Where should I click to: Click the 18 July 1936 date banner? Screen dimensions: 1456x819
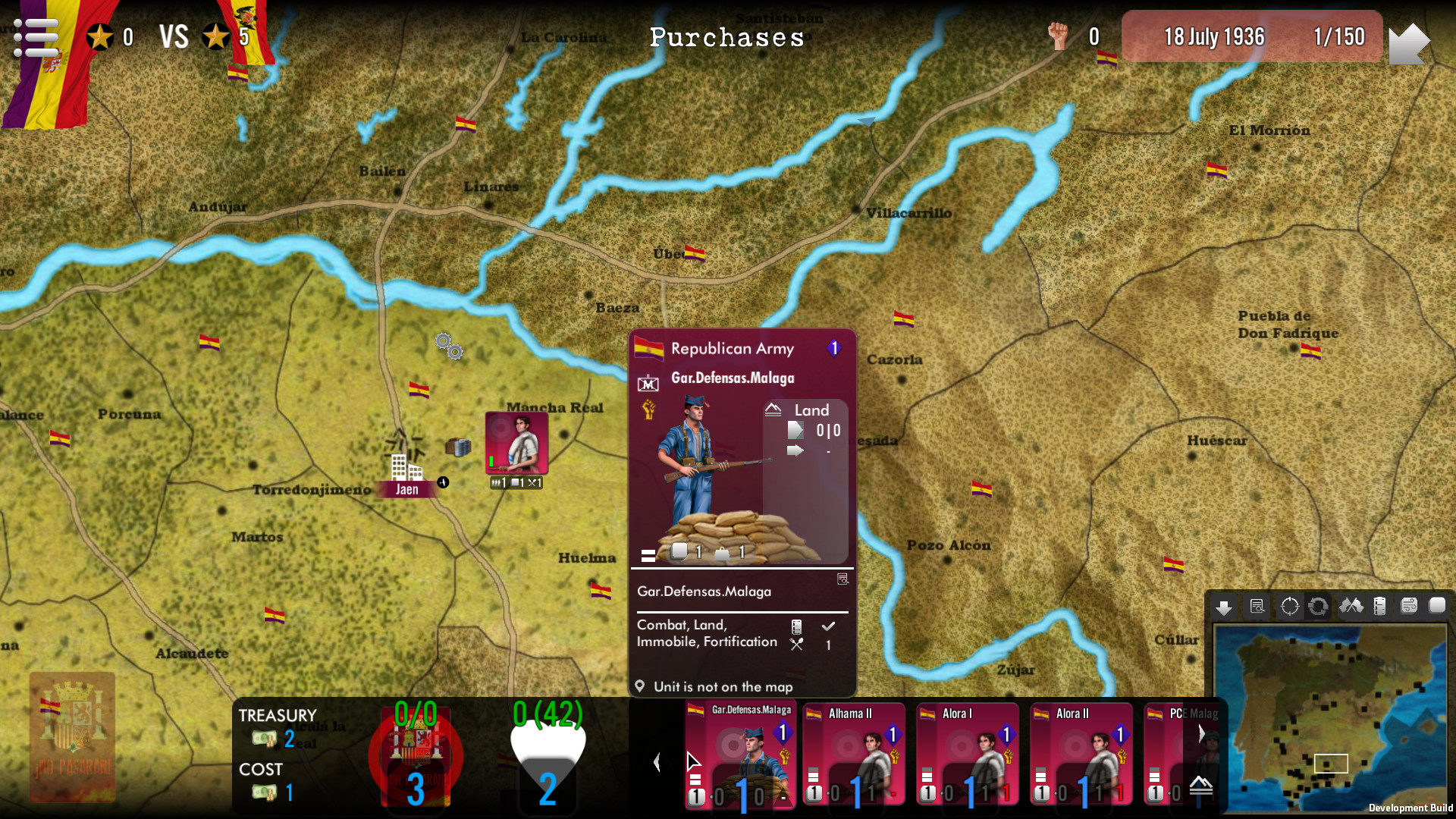1216,36
